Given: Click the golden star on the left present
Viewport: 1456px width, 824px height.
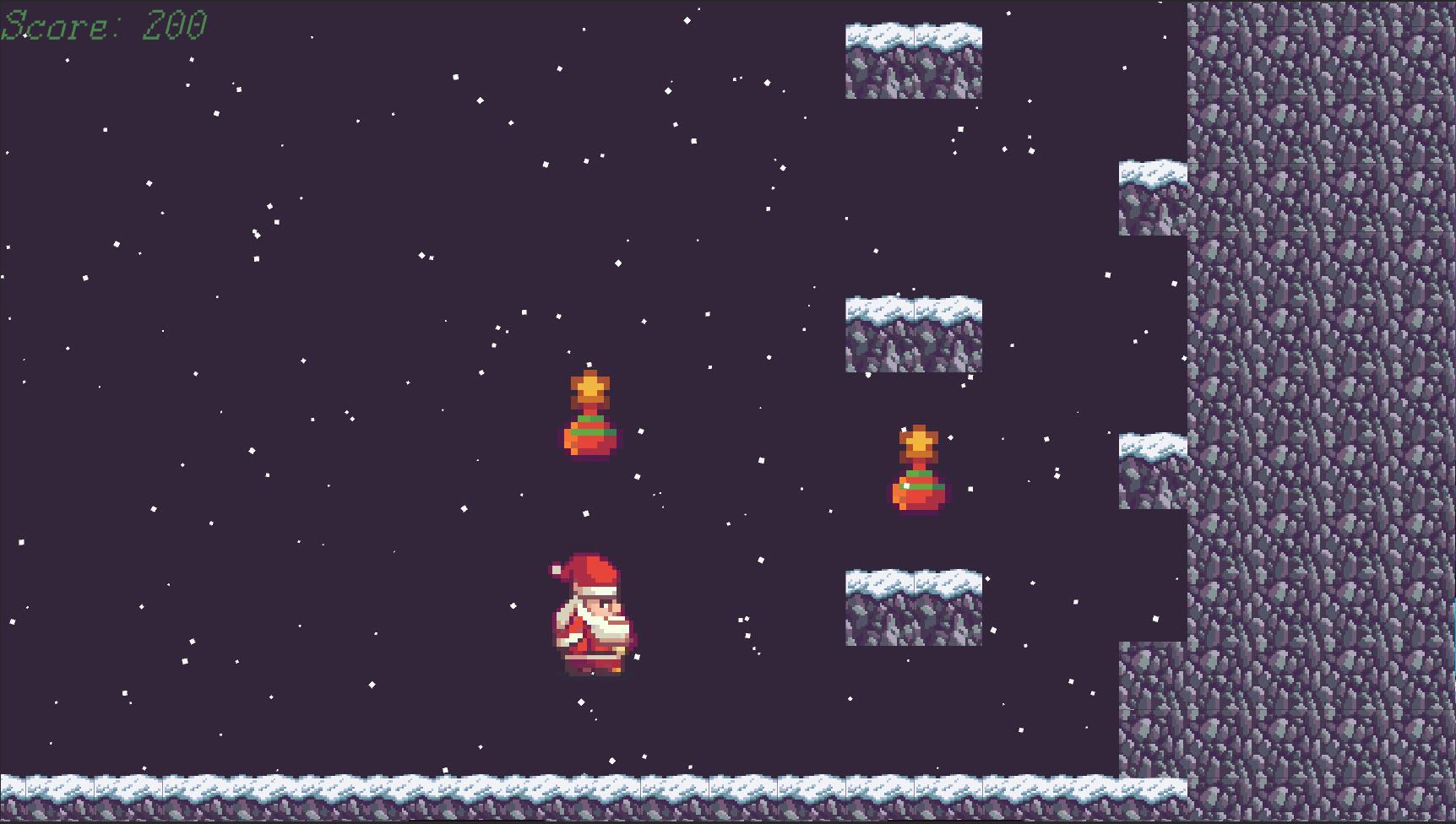Looking at the screenshot, I should click(591, 388).
